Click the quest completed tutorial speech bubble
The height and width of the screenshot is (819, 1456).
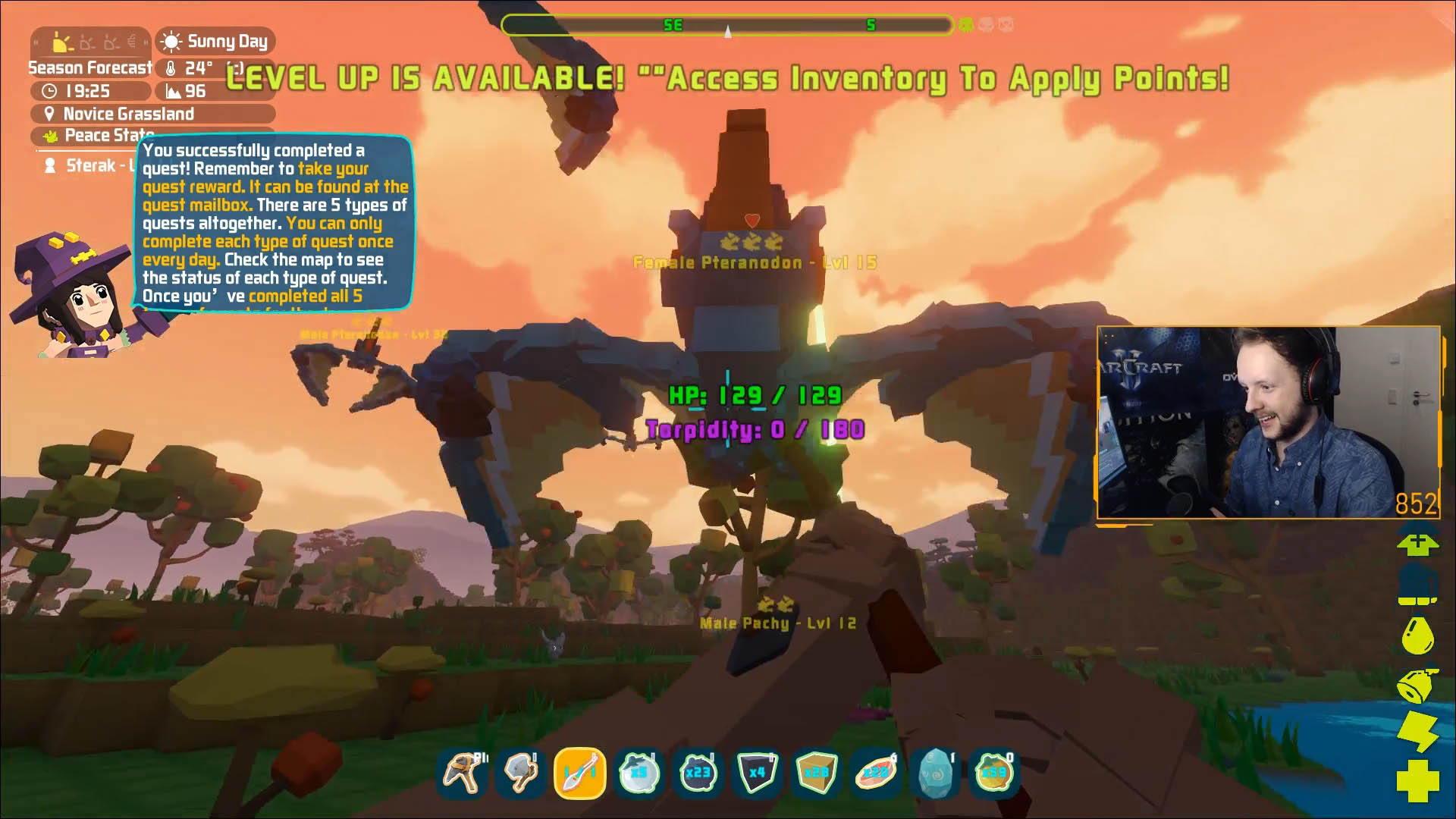275,223
